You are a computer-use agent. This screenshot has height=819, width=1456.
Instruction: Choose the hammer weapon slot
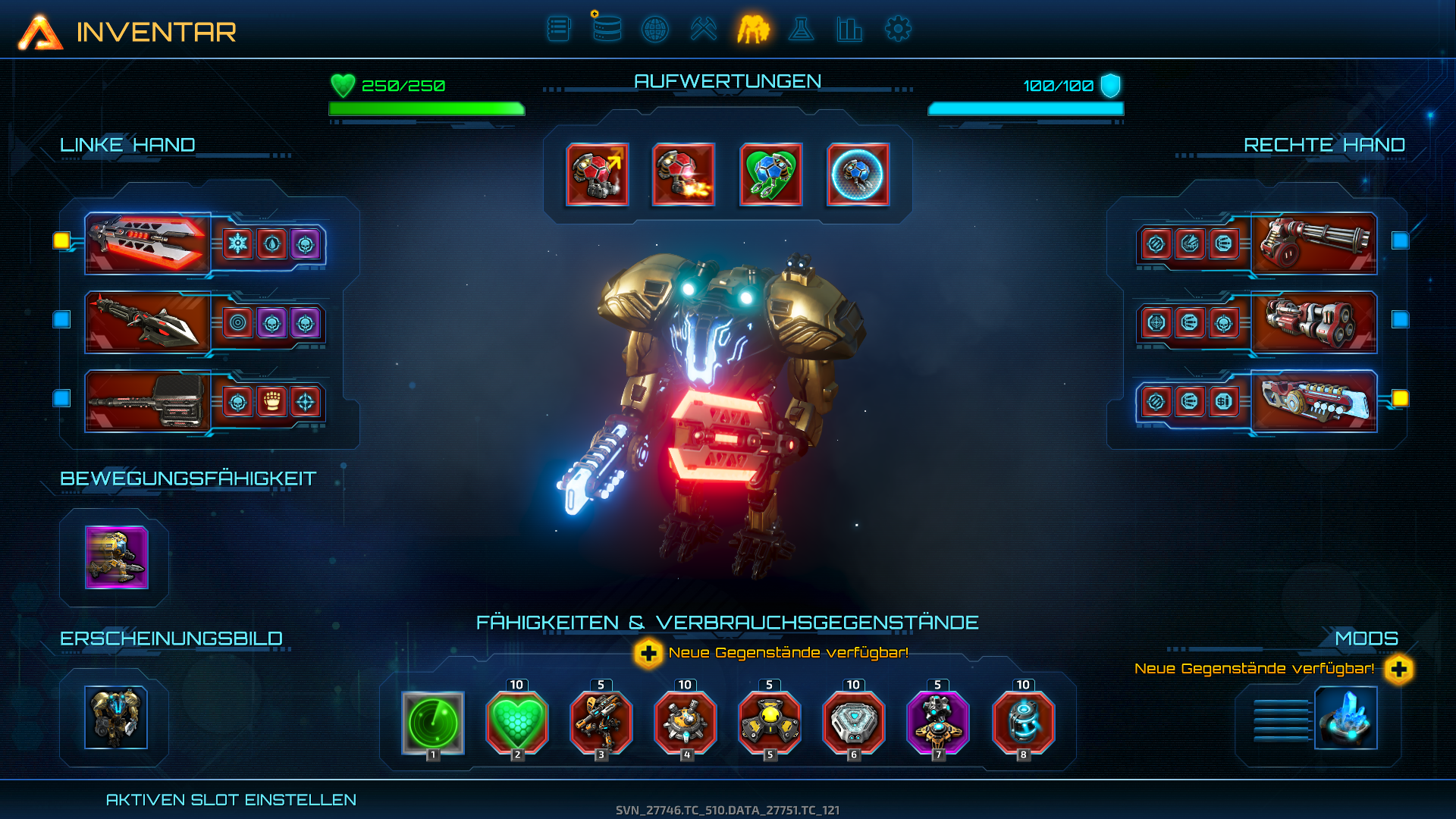point(147,401)
